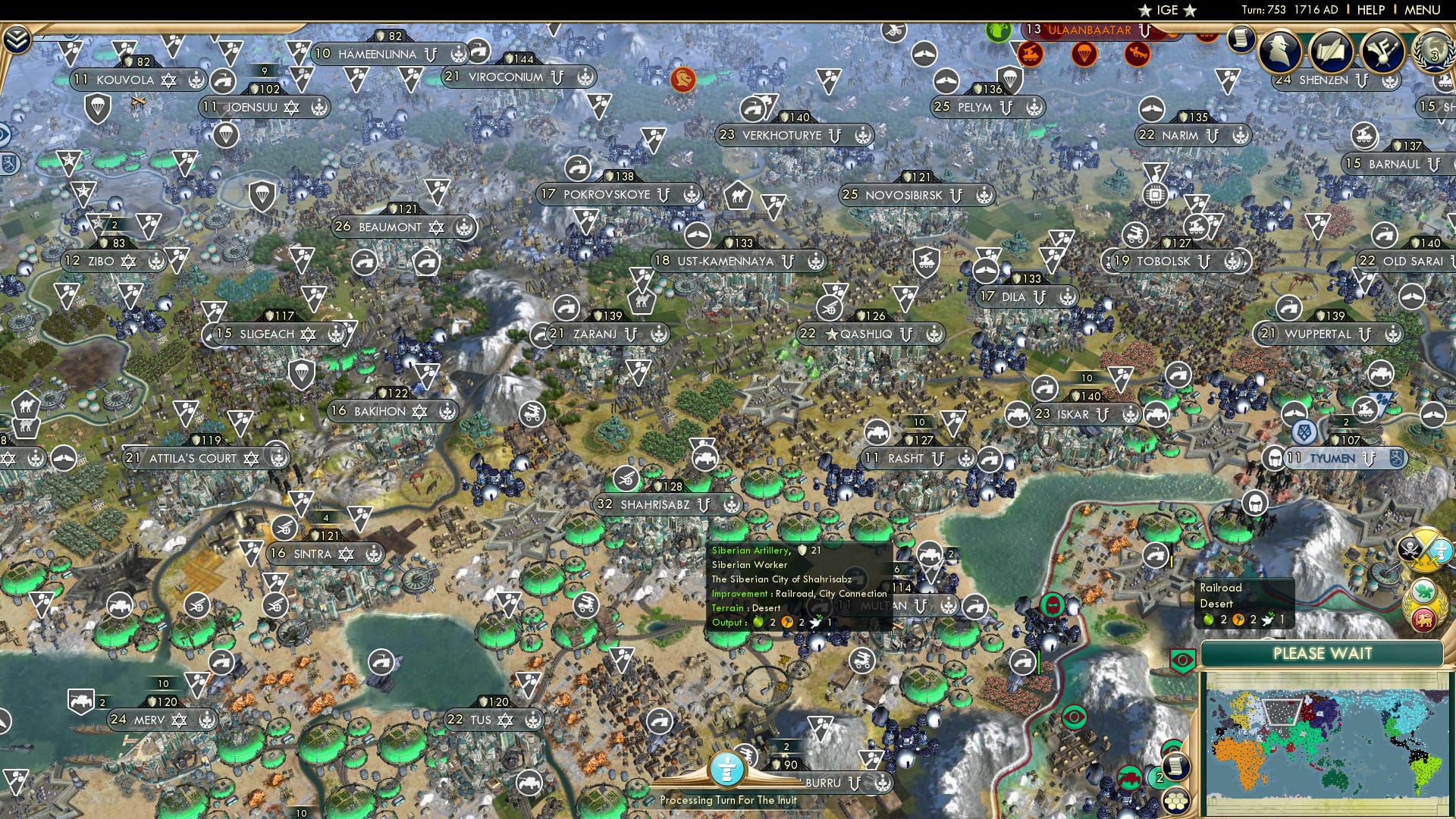Click the Processing Turn progress bar

728,799
